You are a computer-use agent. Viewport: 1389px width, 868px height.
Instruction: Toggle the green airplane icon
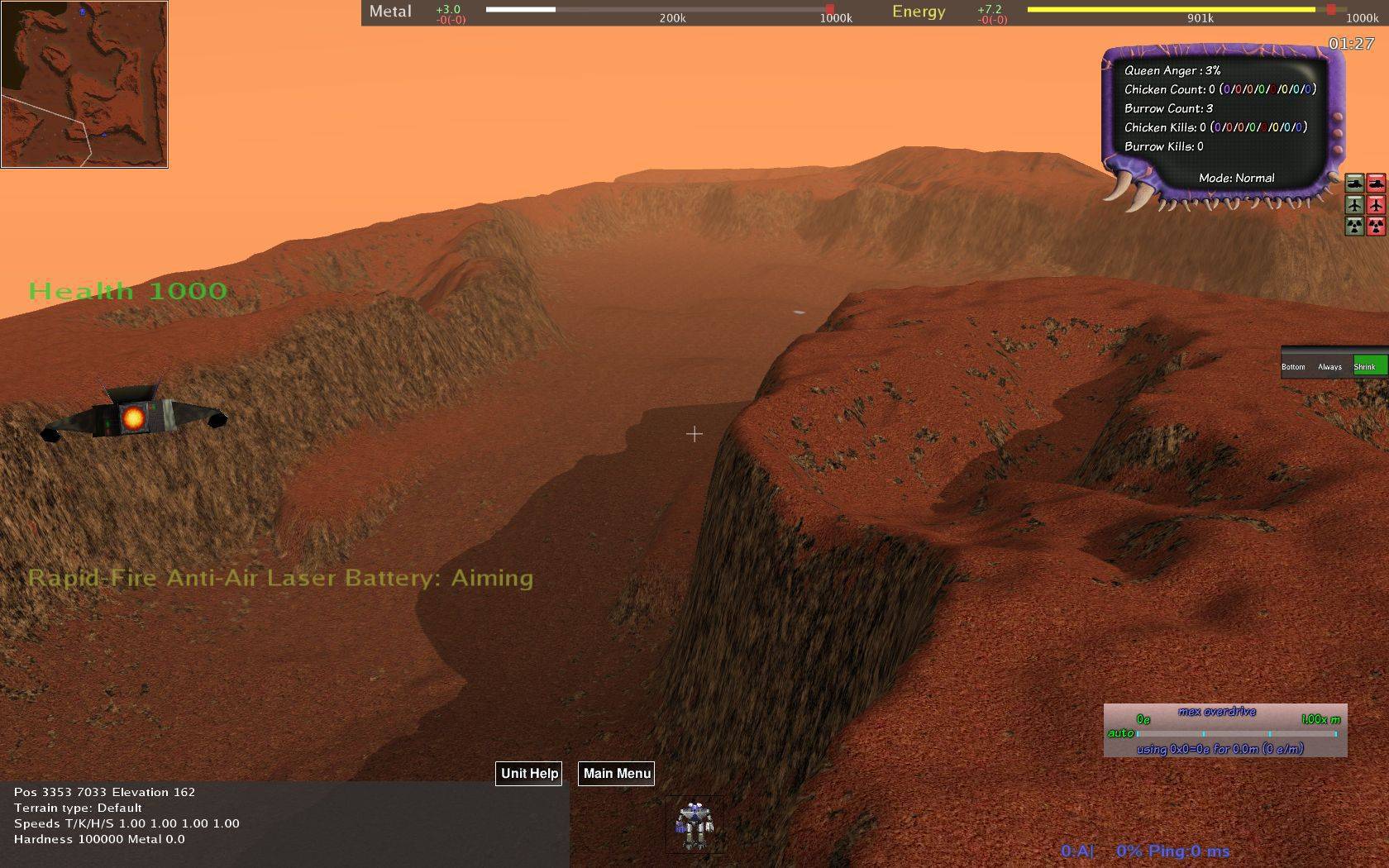pos(1354,204)
